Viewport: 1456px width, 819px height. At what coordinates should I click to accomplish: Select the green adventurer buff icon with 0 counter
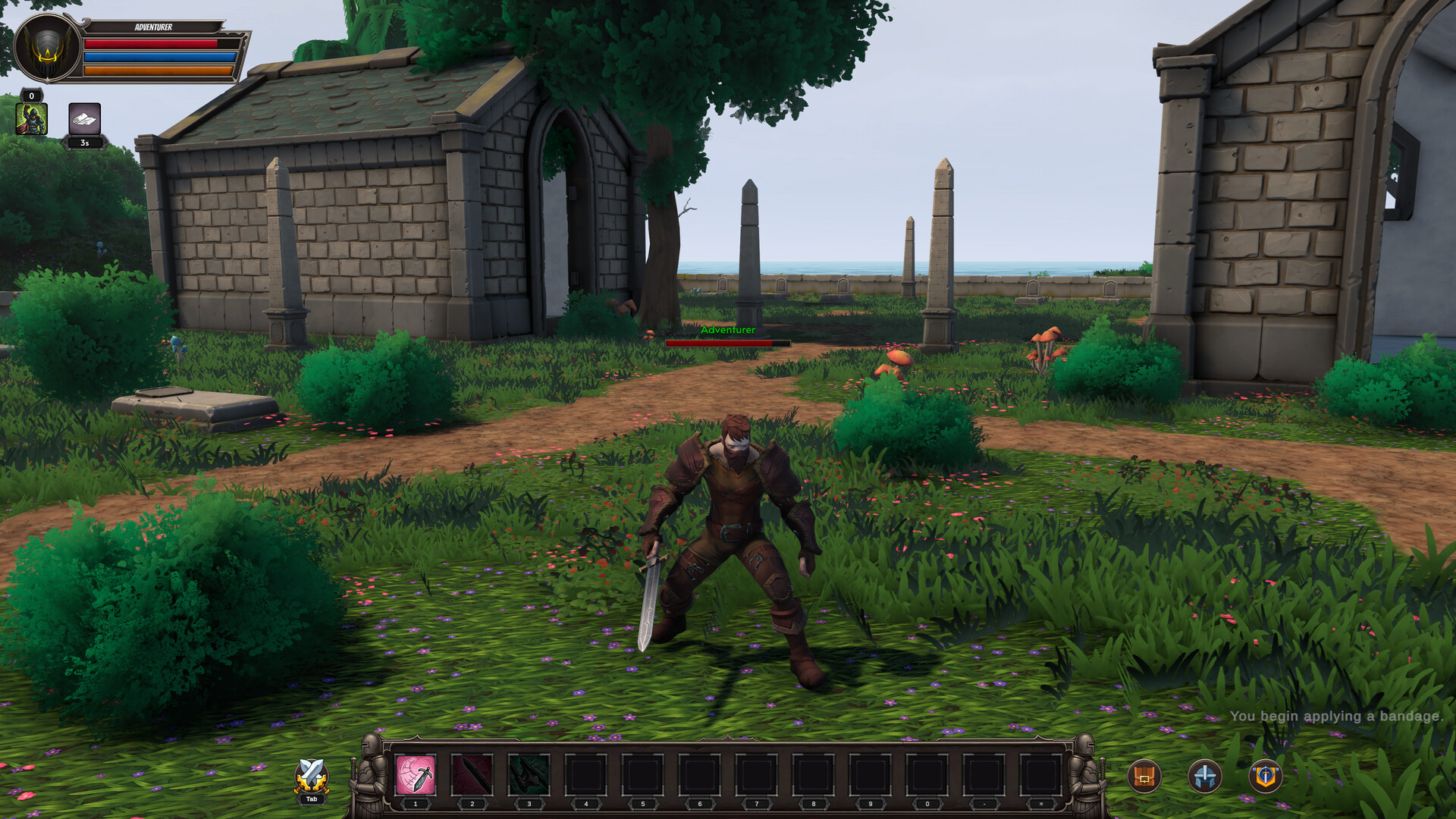[32, 118]
